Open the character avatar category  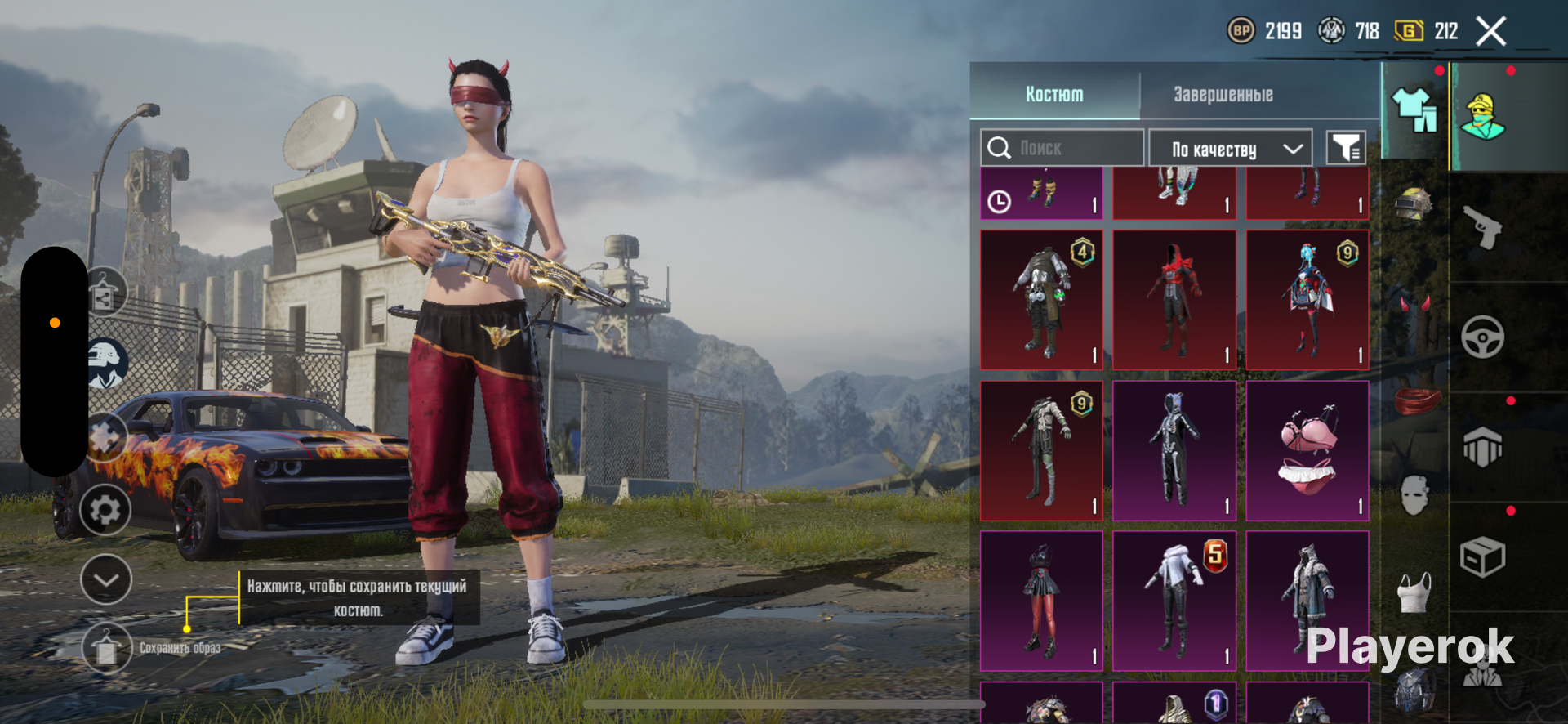coord(1483,116)
